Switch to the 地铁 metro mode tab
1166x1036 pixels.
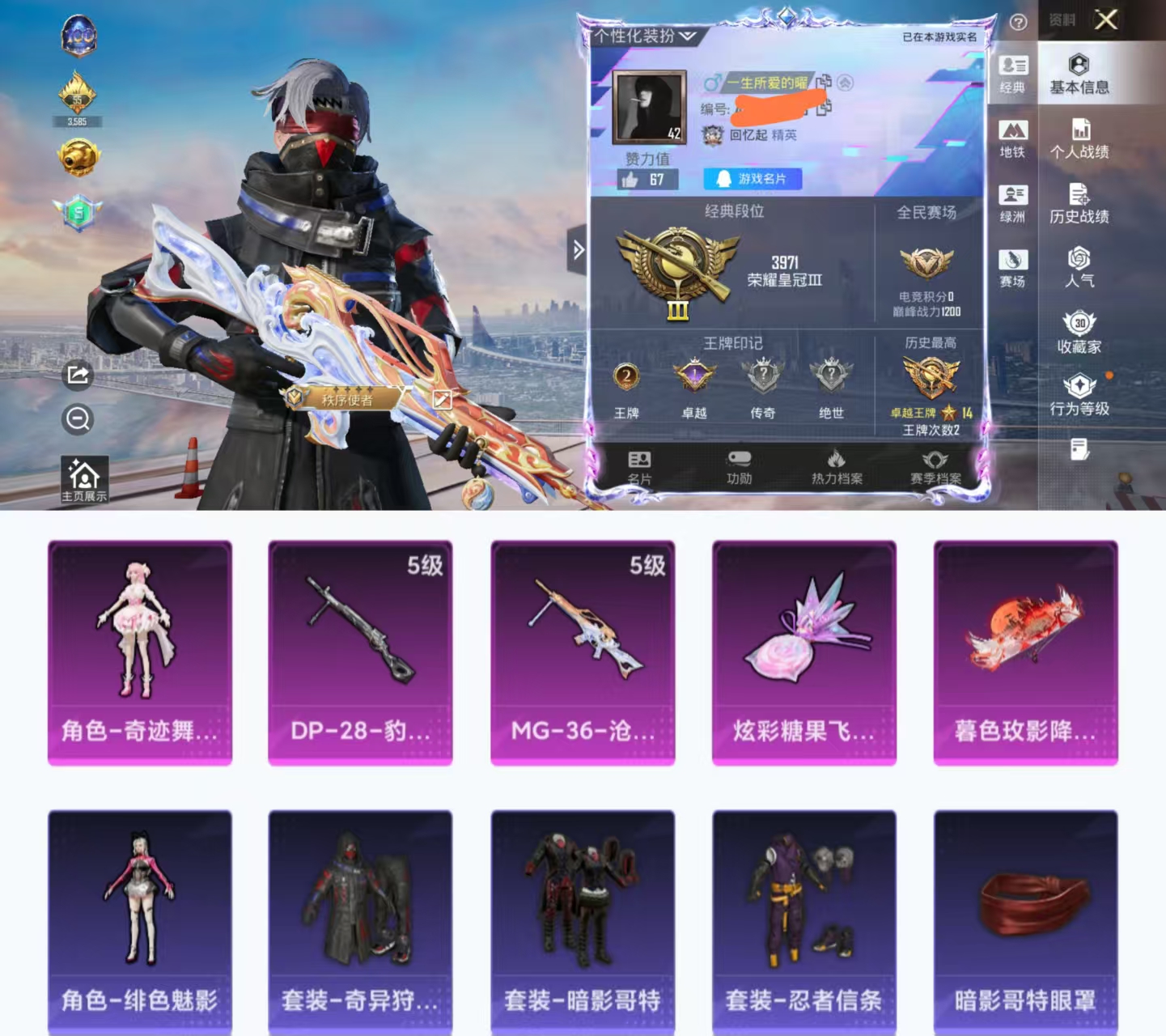[1012, 139]
